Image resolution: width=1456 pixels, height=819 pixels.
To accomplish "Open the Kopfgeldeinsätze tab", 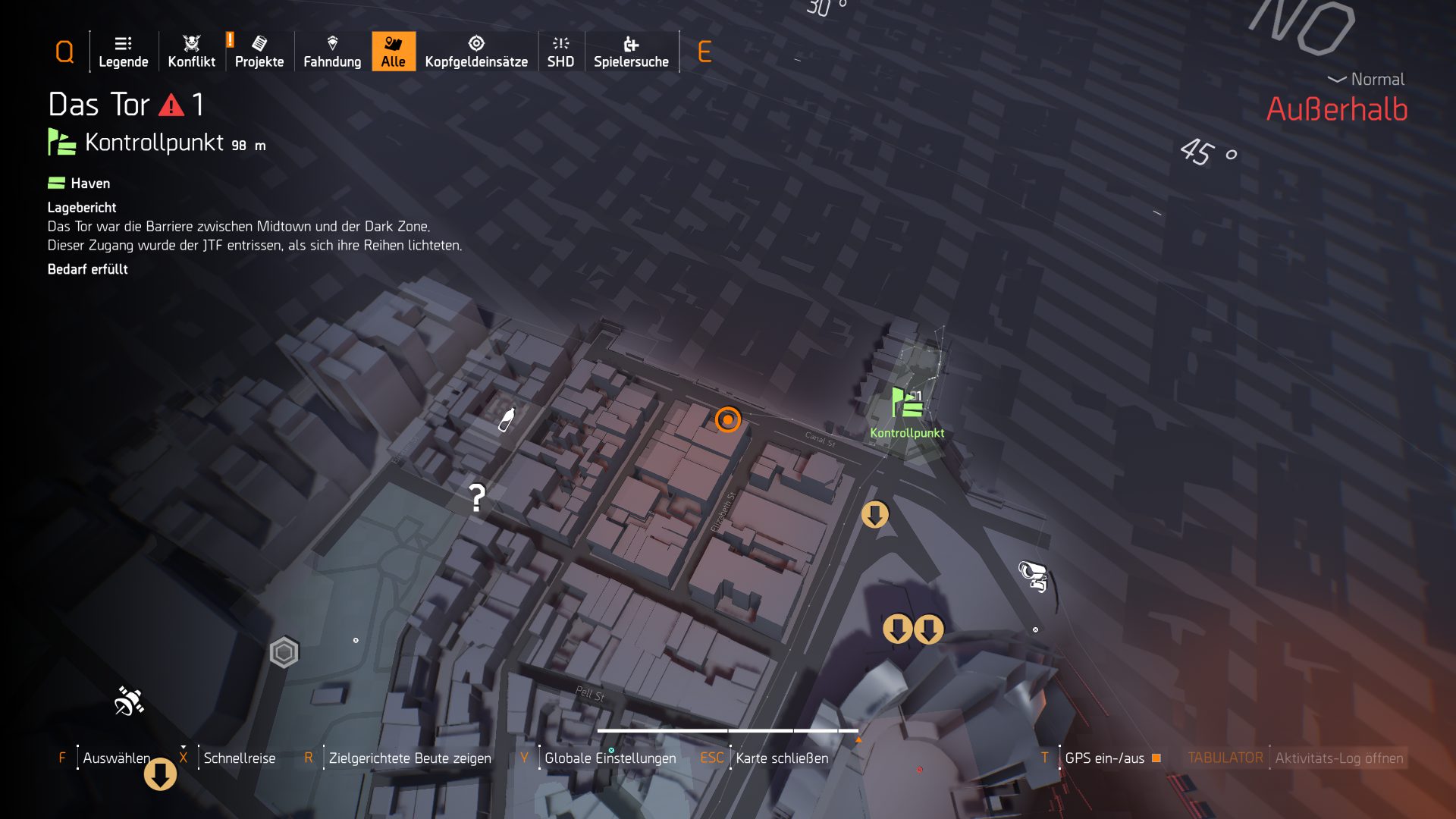I will click(476, 52).
